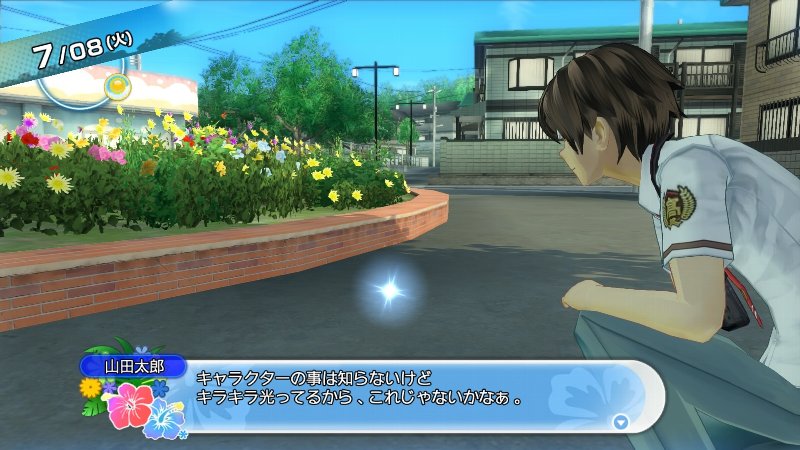The height and width of the screenshot is (450, 800).
Task: Click the dialogue advance arrow
Action: click(621, 421)
